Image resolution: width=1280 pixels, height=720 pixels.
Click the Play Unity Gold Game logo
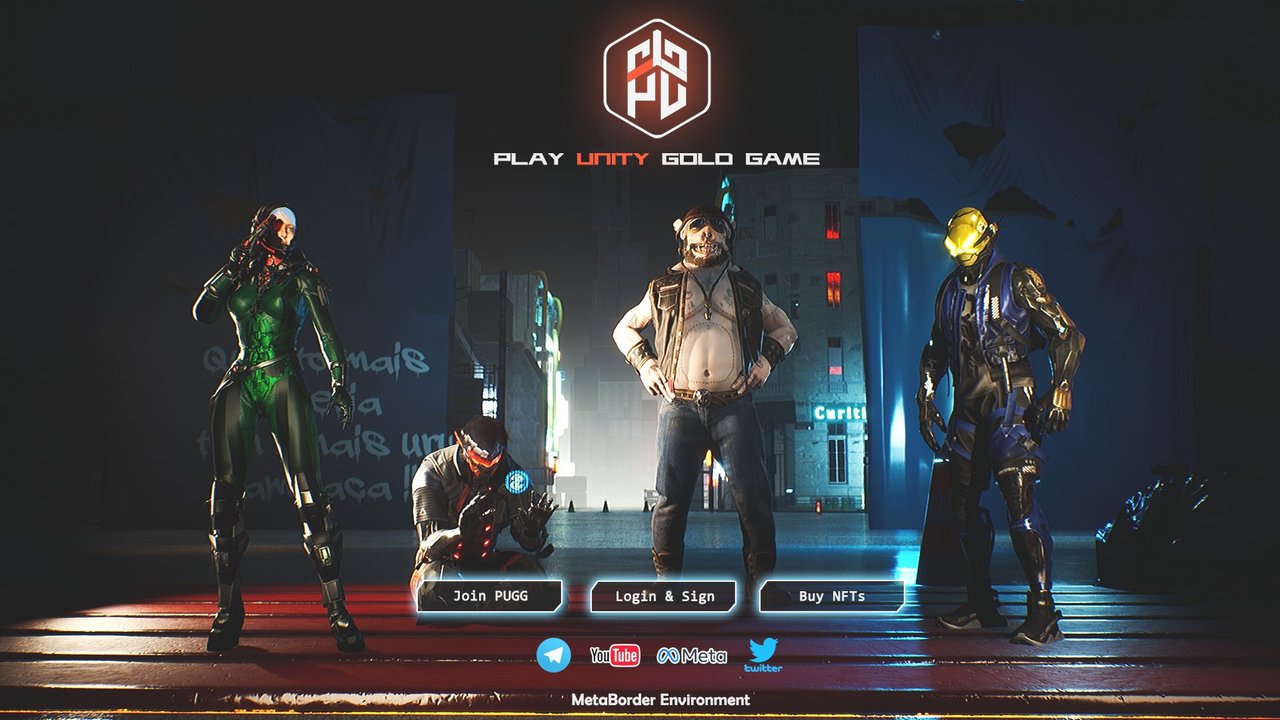pos(657,78)
